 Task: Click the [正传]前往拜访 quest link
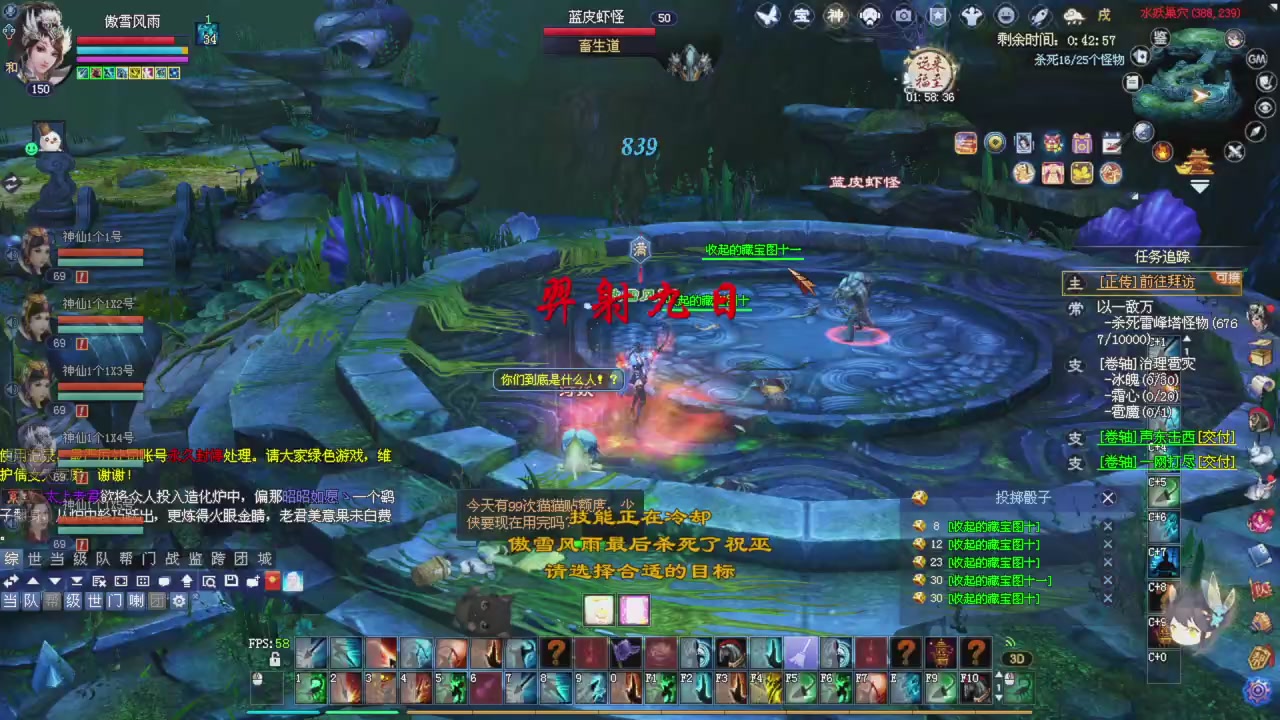tap(1148, 281)
